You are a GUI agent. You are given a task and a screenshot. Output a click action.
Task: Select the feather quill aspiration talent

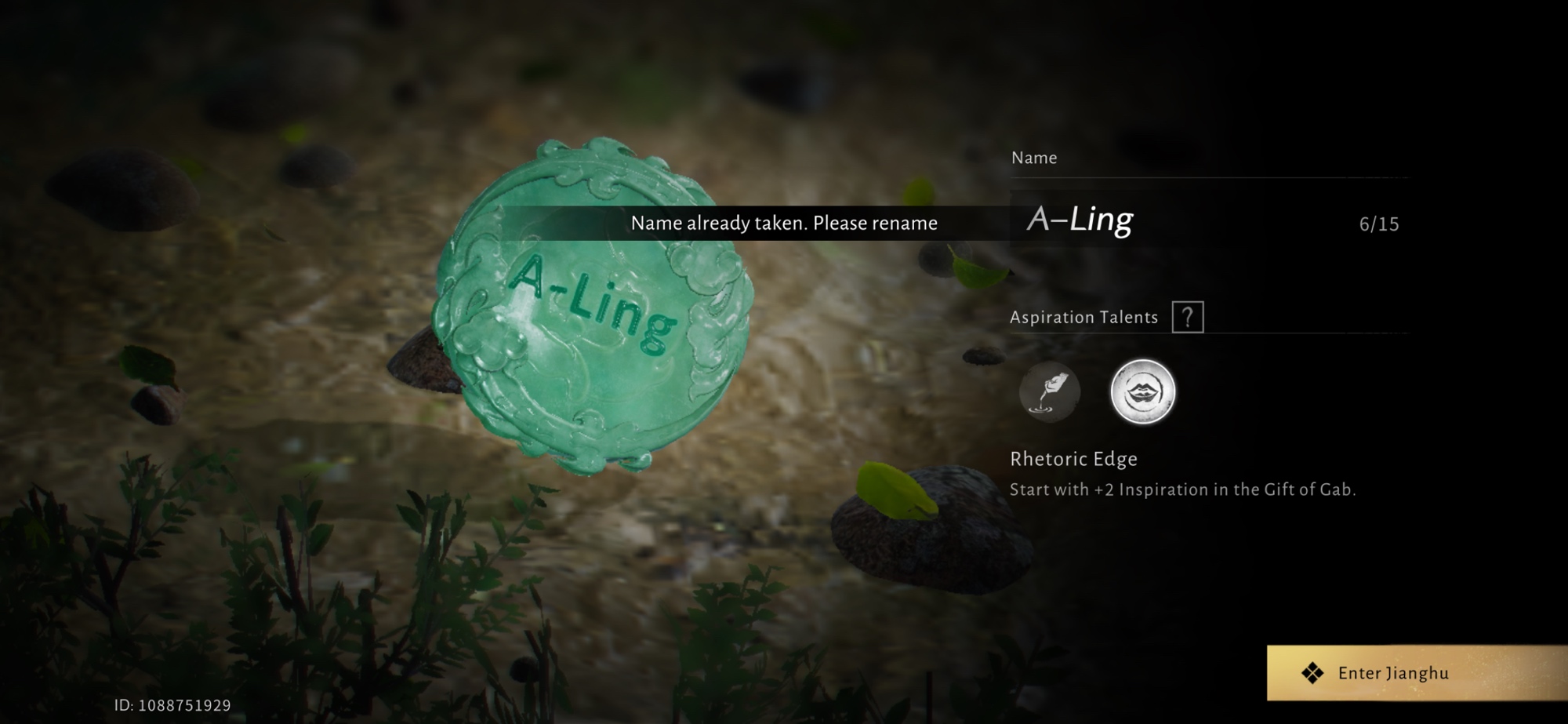click(x=1049, y=391)
